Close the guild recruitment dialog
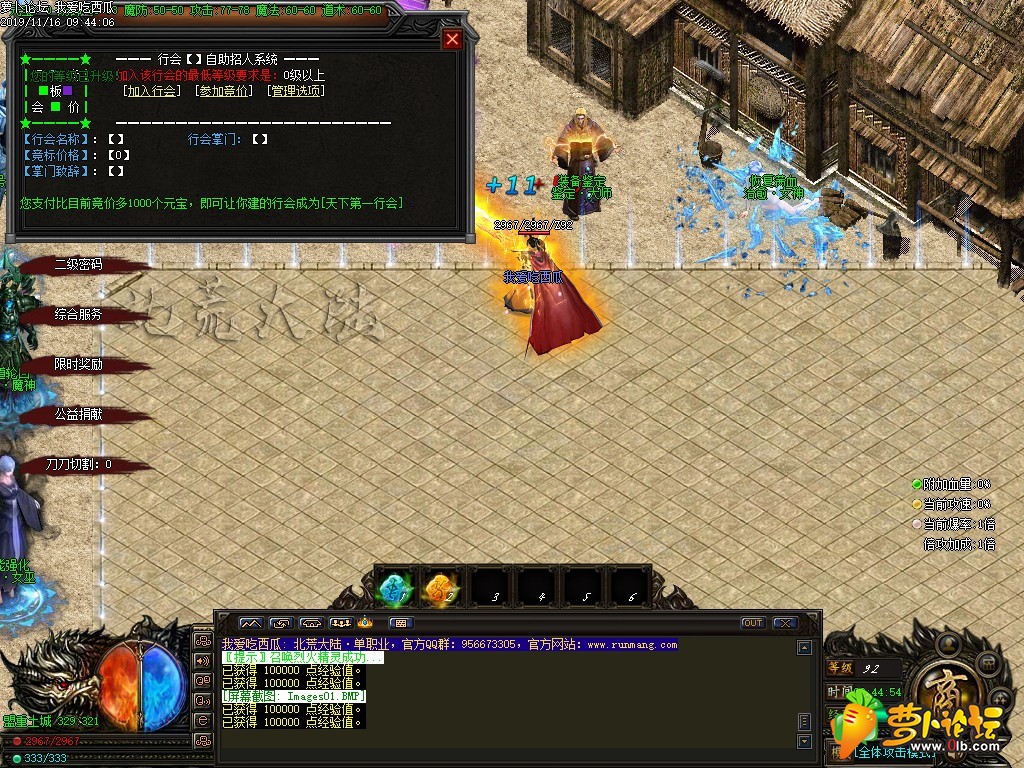This screenshot has height=768, width=1024. coord(452,39)
